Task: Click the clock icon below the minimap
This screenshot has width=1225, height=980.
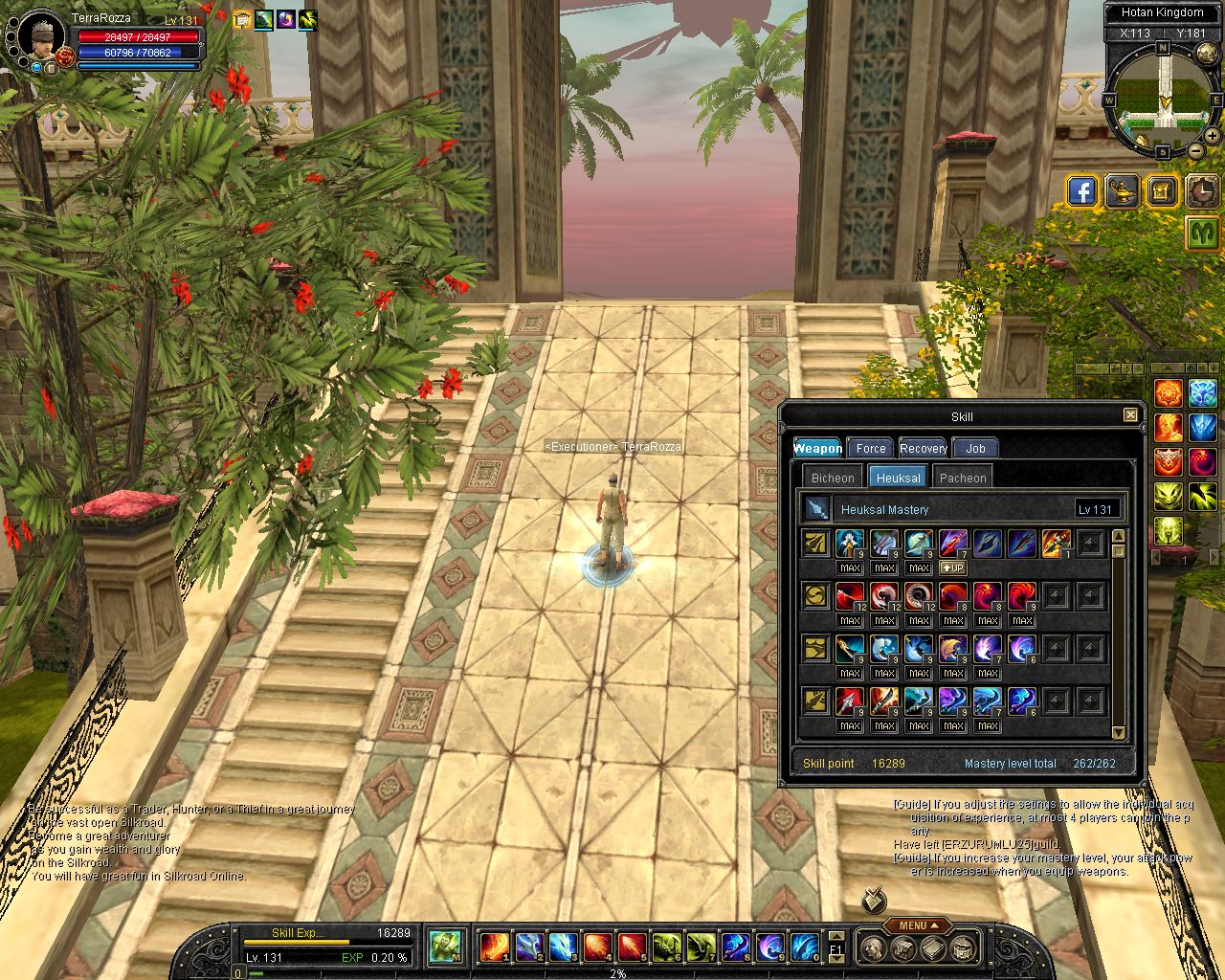Action: click(x=1202, y=191)
